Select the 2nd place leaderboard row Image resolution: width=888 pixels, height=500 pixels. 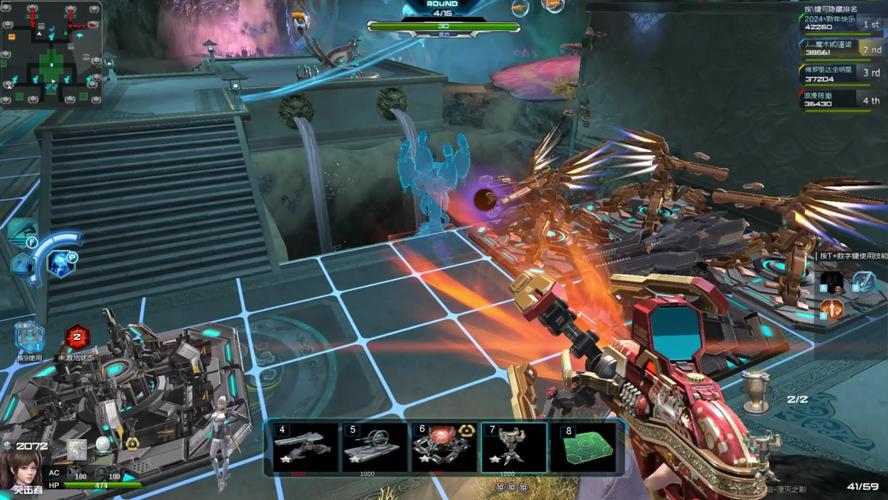(842, 48)
